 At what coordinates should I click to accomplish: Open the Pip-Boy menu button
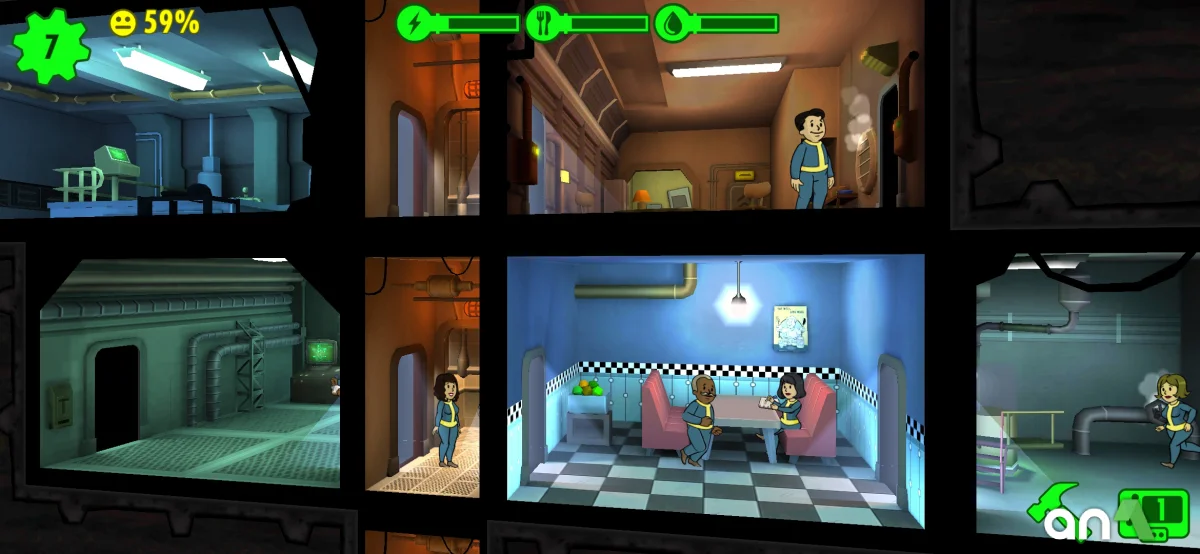[x=1157, y=512]
